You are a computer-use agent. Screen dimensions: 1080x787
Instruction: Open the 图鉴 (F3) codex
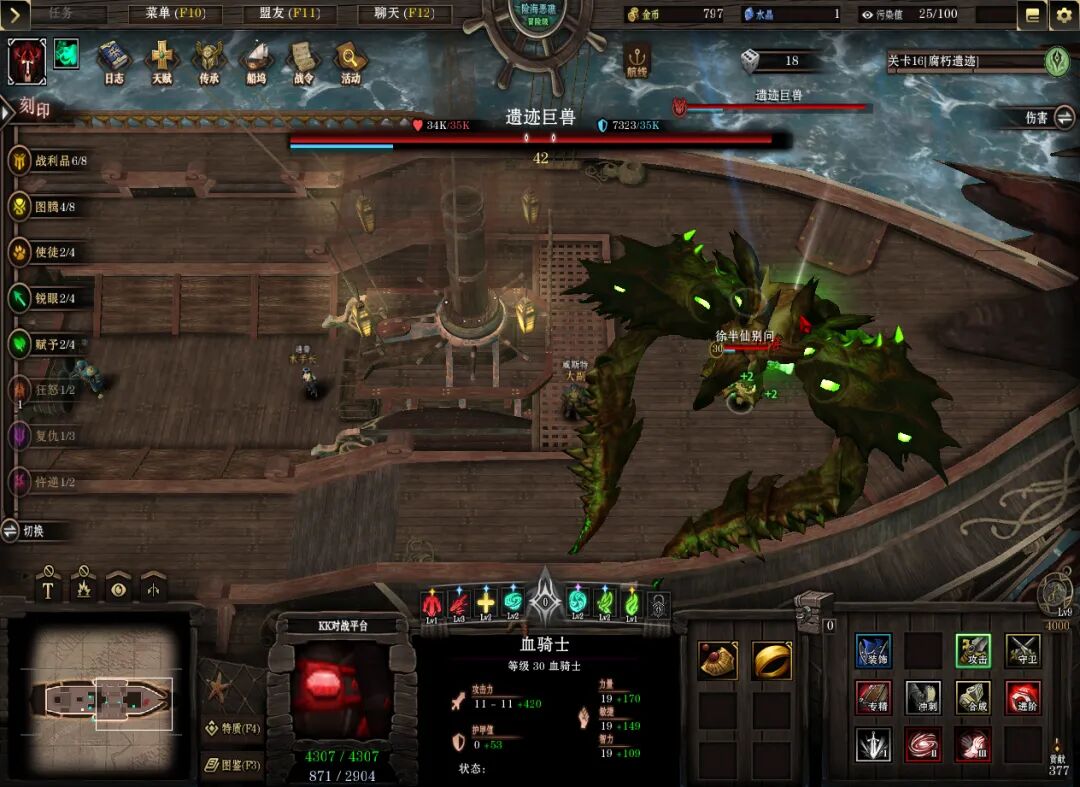(x=232, y=765)
